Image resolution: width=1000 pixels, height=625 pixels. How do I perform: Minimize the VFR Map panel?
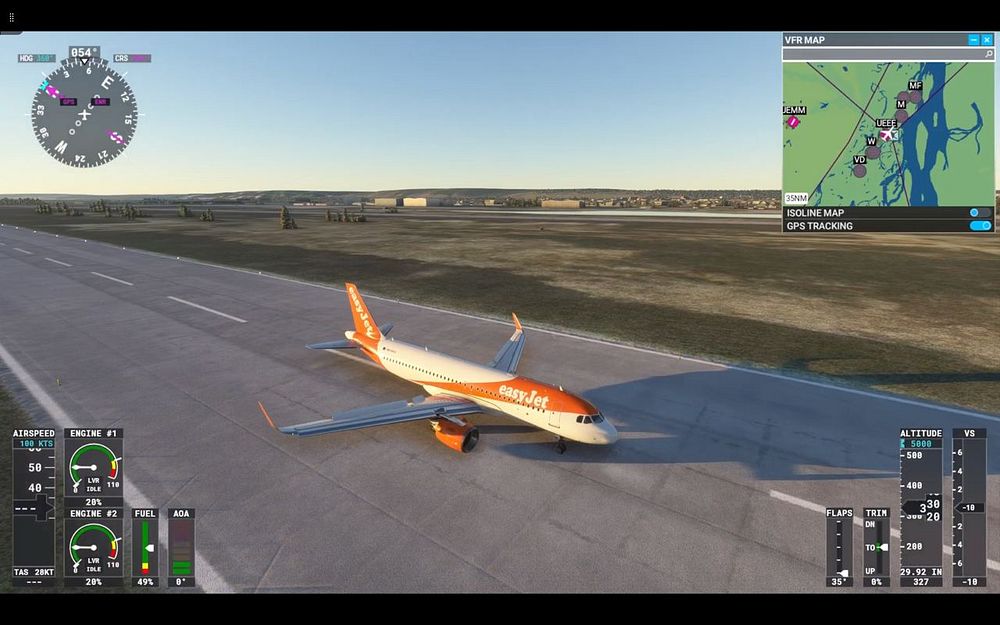point(974,40)
